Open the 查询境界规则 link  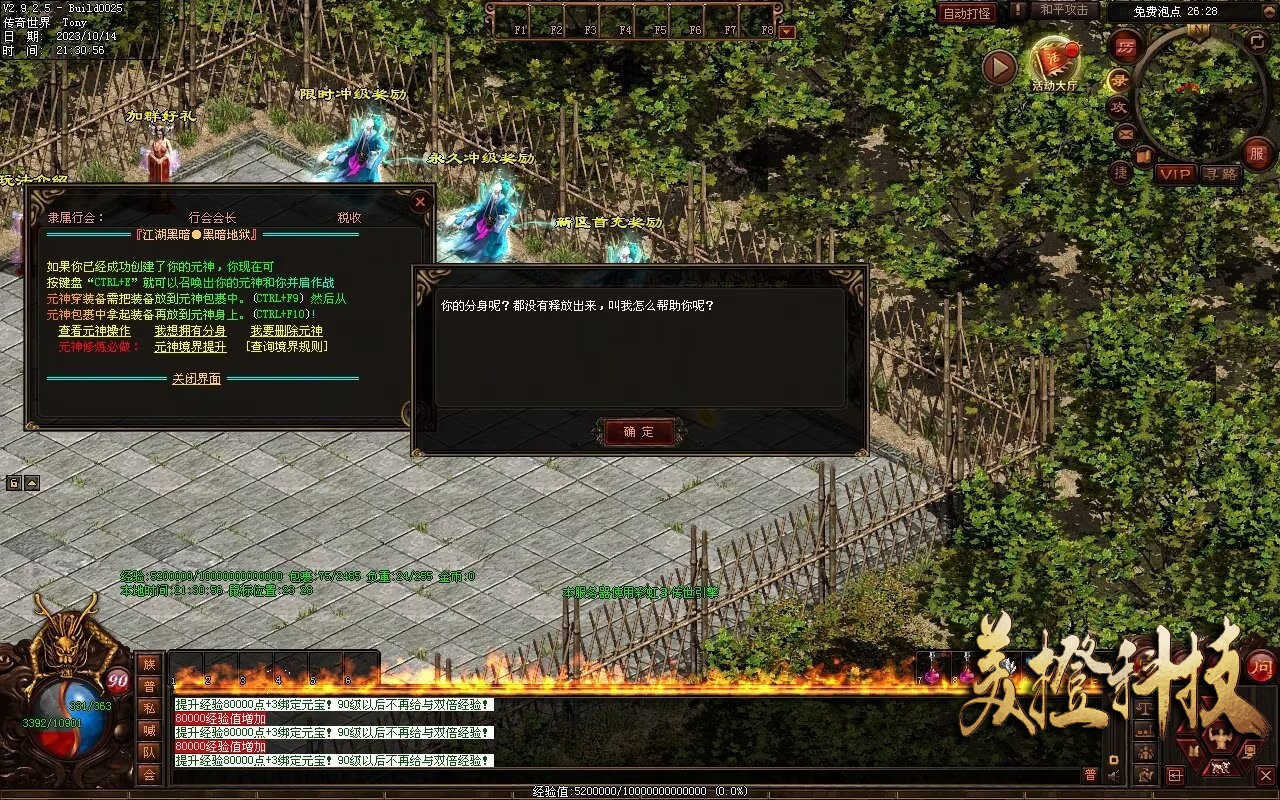(287, 347)
